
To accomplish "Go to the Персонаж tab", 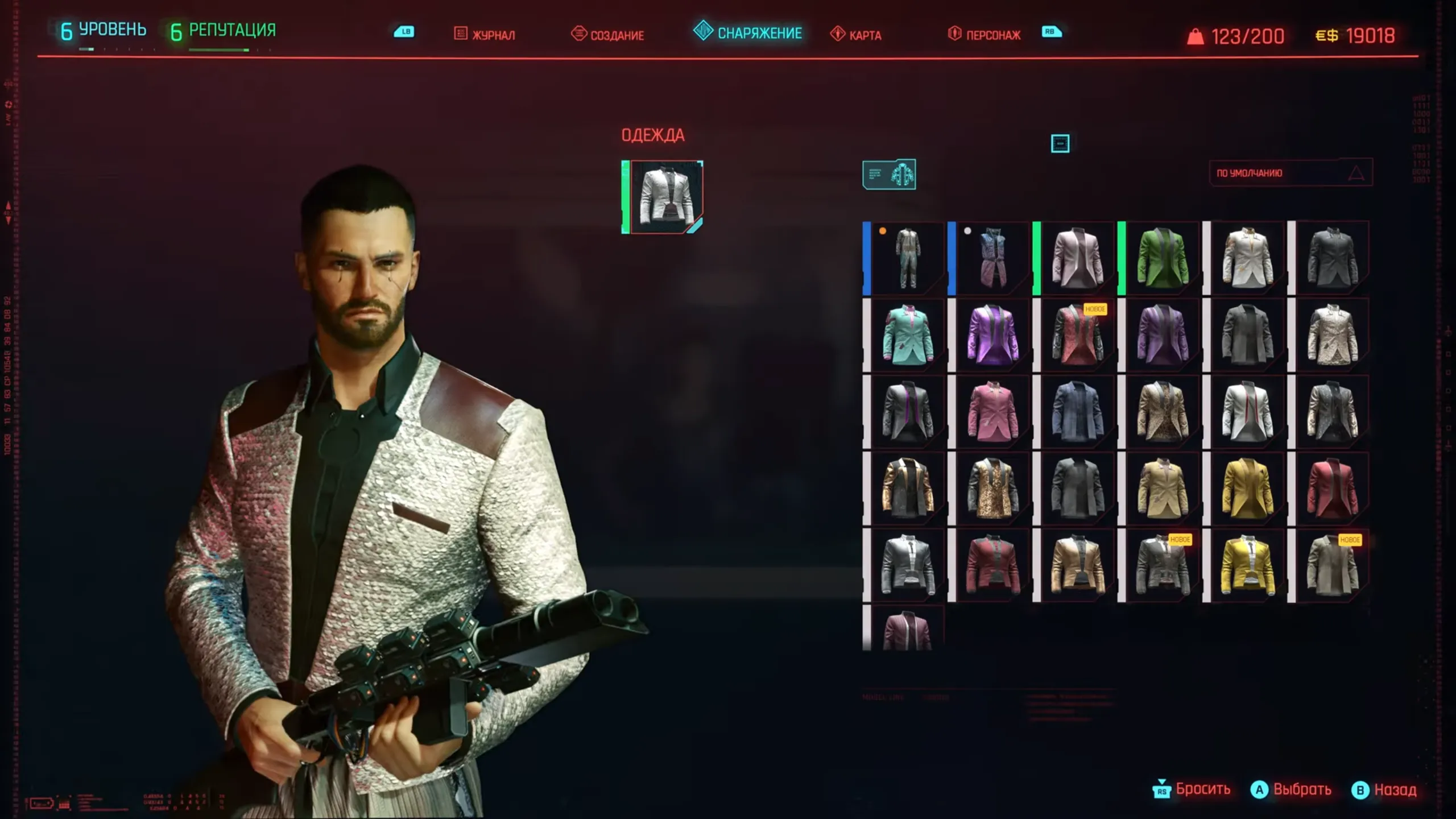I will coord(985,35).
